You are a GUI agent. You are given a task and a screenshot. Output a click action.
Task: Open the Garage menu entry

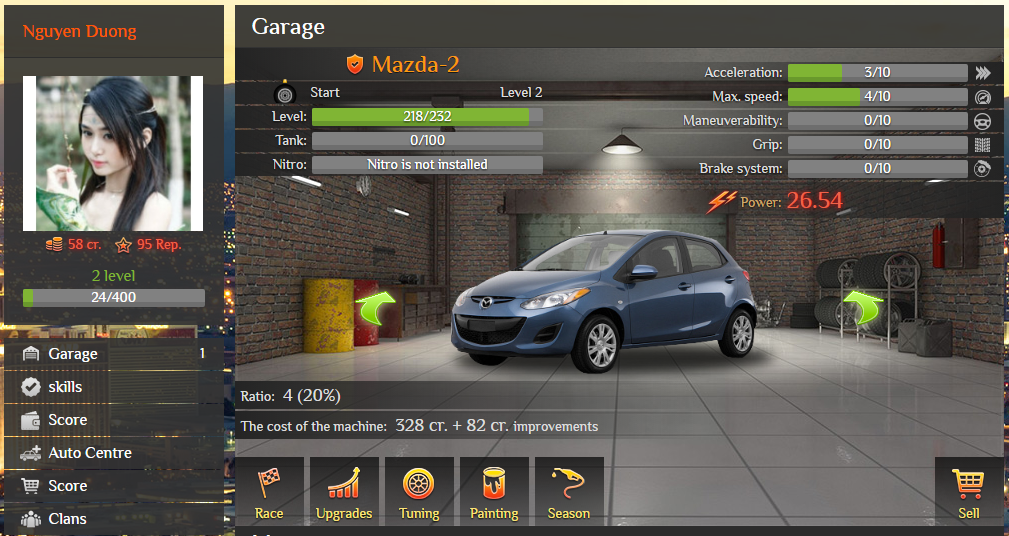73,354
